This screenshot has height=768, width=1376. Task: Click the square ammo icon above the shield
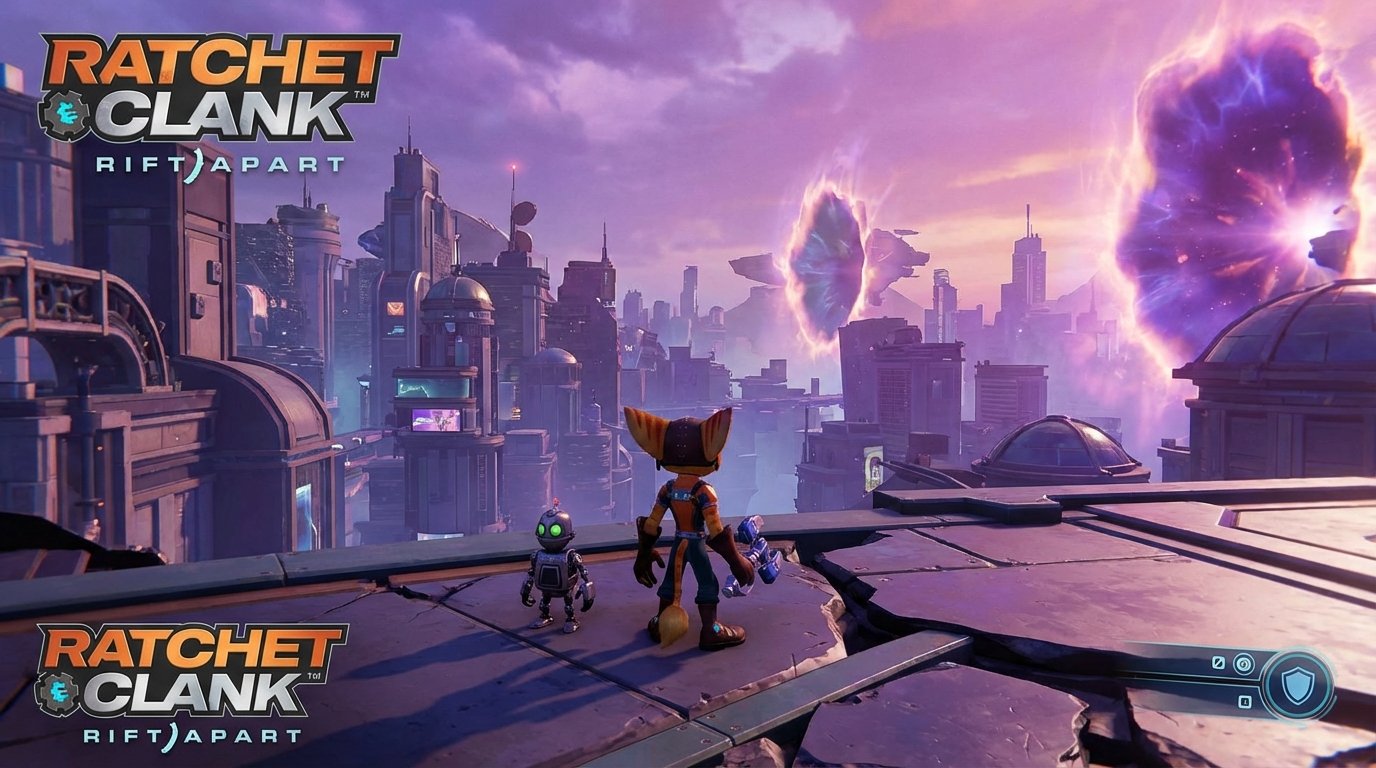(1219, 662)
